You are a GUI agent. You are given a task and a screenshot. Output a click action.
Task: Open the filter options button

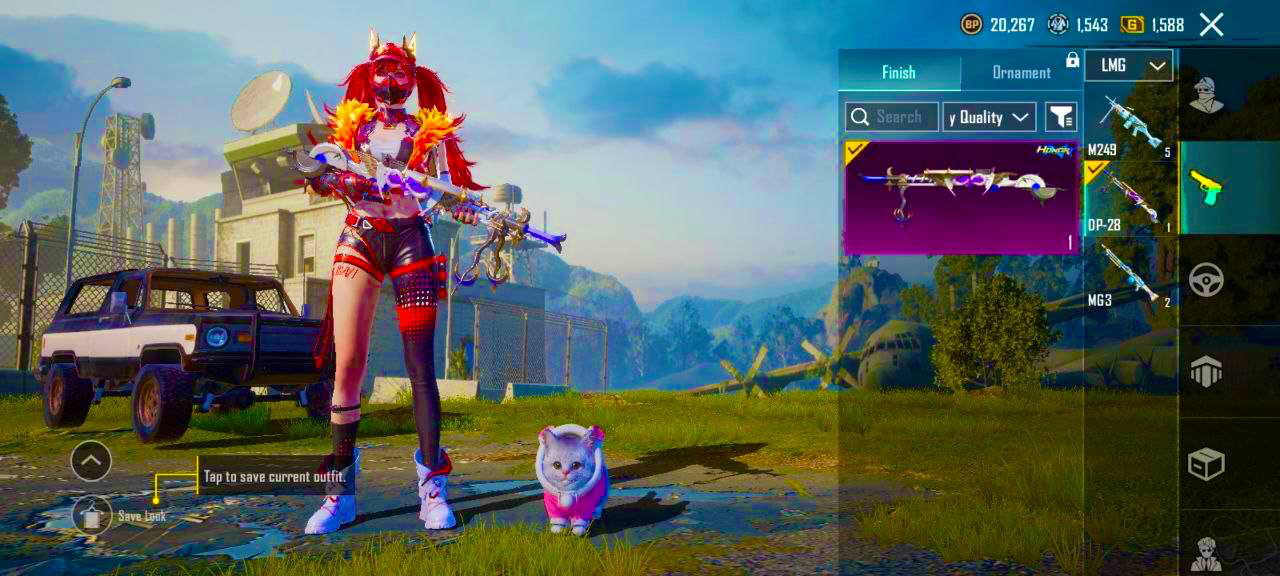pos(1061,117)
